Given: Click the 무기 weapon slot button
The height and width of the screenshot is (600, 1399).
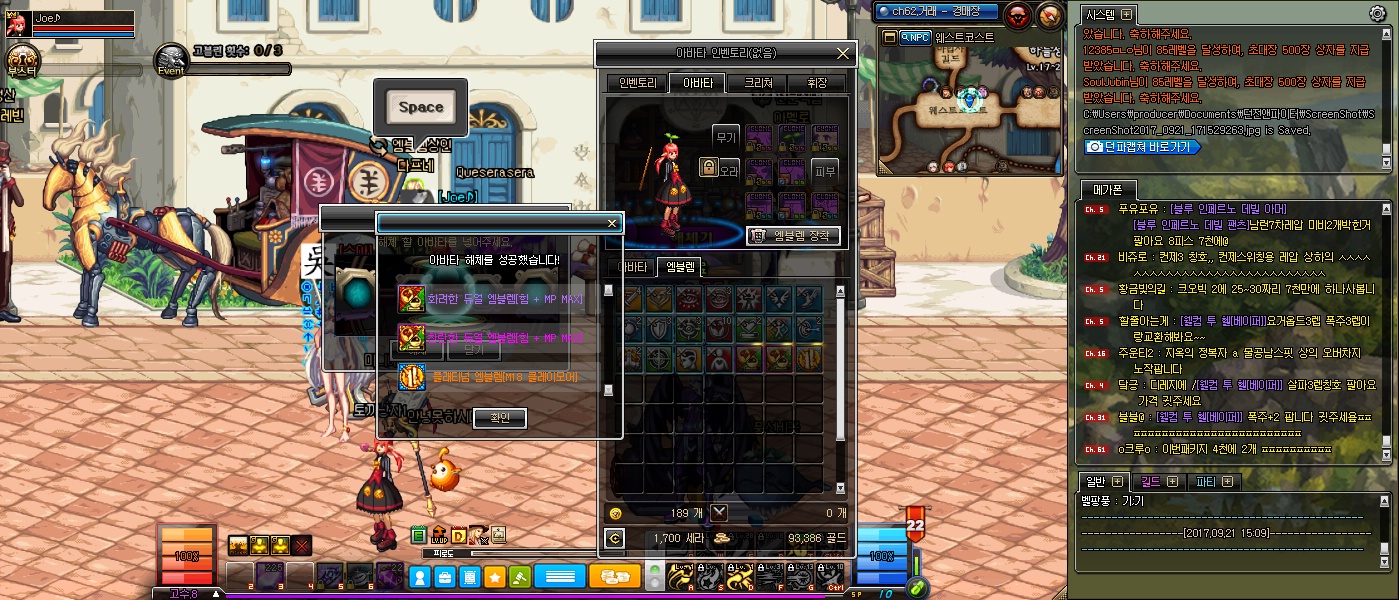Looking at the screenshot, I should [x=725, y=136].
